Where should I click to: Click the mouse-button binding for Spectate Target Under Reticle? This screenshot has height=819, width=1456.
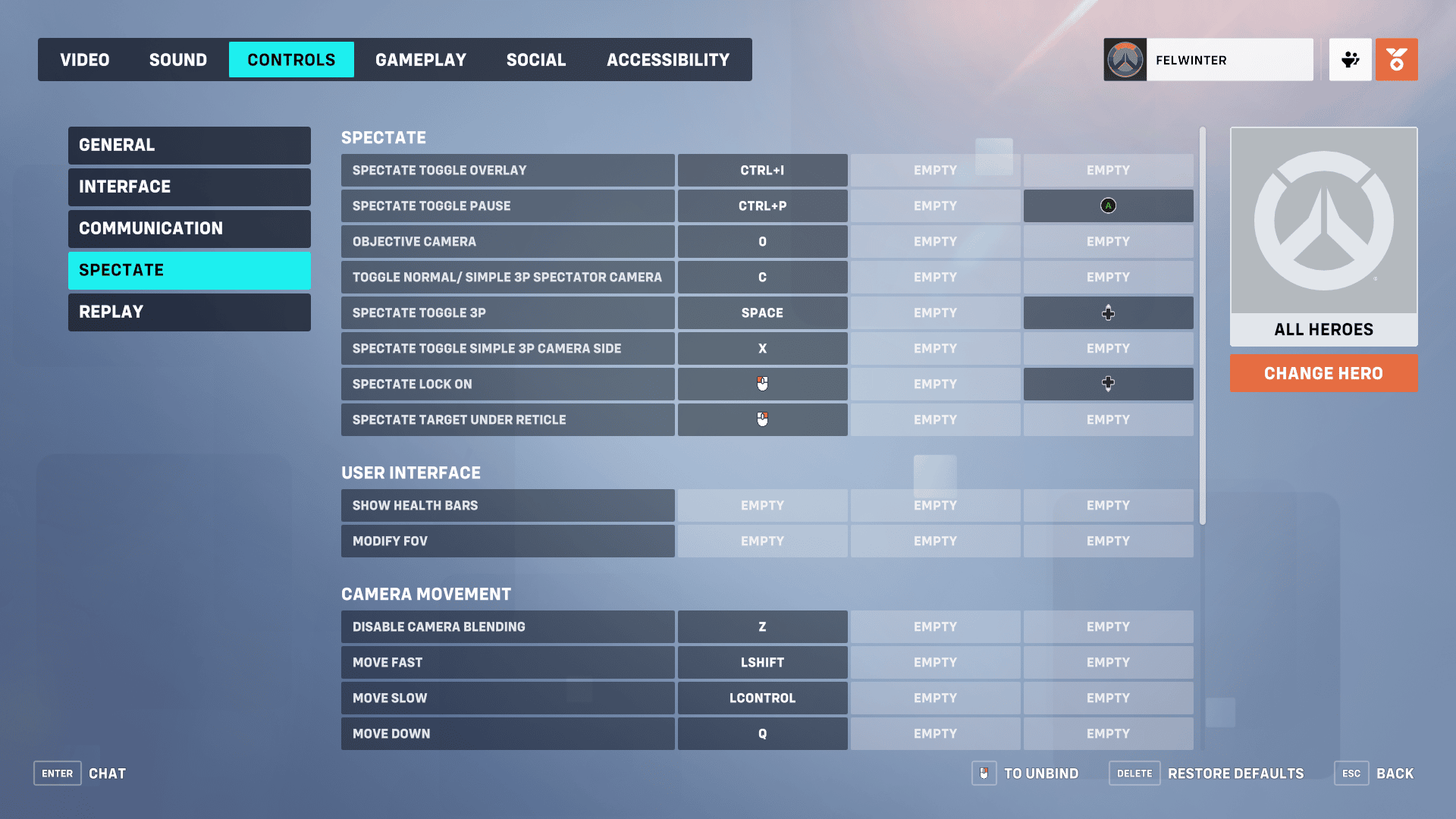pos(762,419)
